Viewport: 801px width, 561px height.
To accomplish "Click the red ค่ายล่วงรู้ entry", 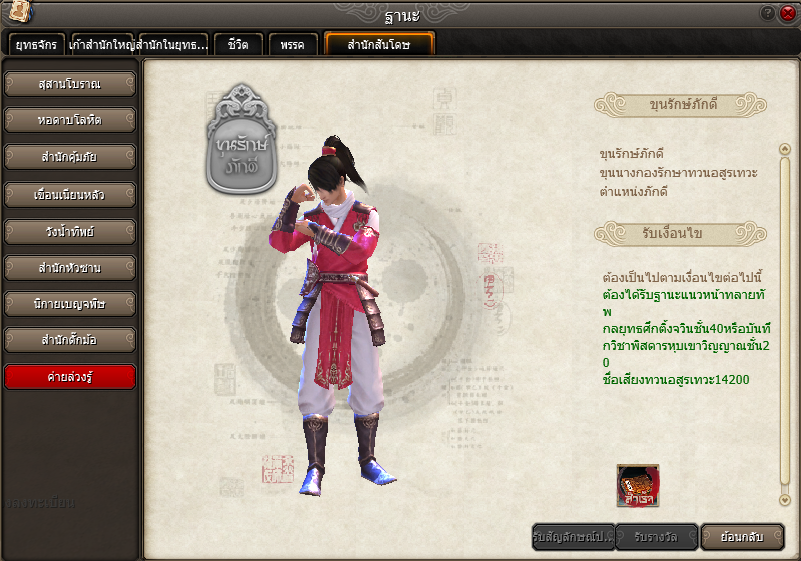I will coord(70,377).
